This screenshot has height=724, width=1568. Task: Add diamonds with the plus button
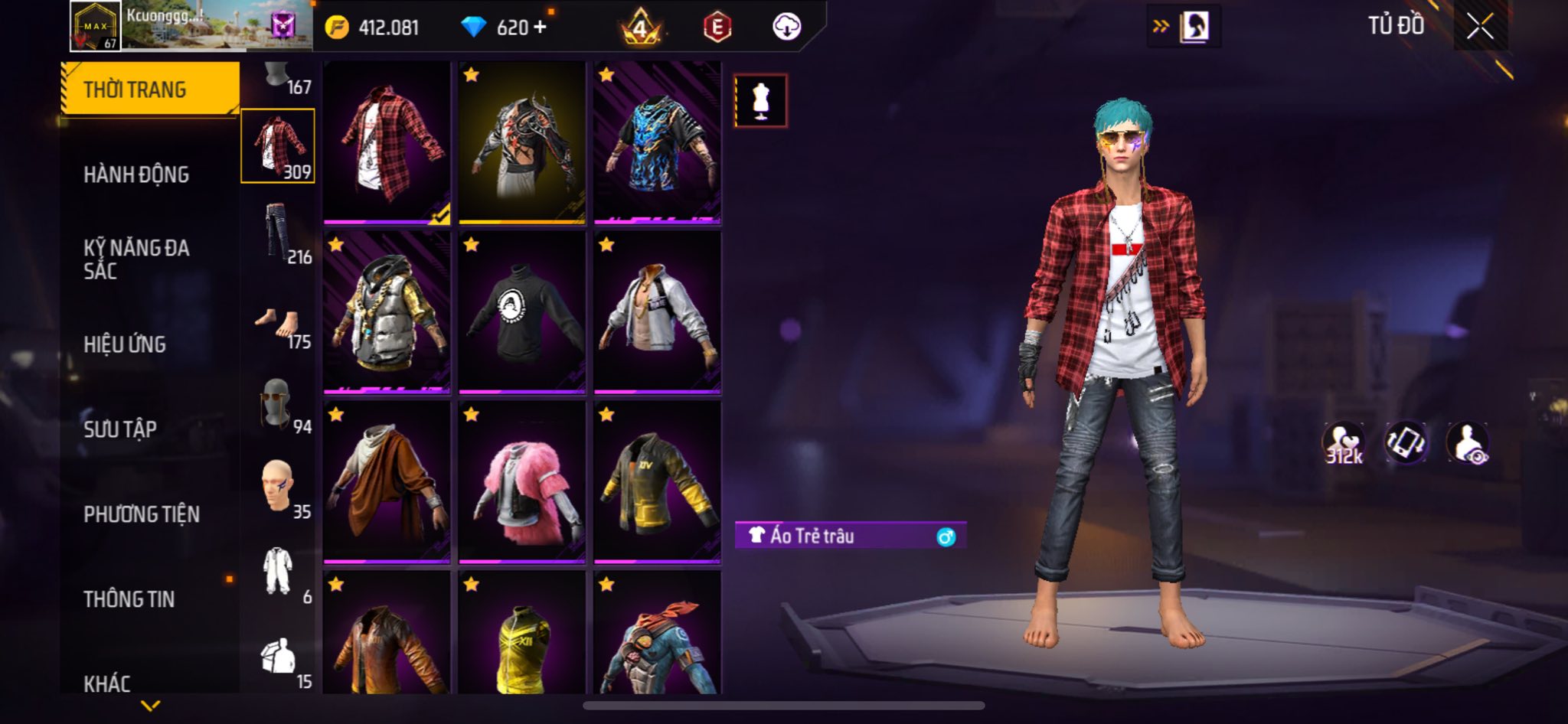(x=541, y=27)
